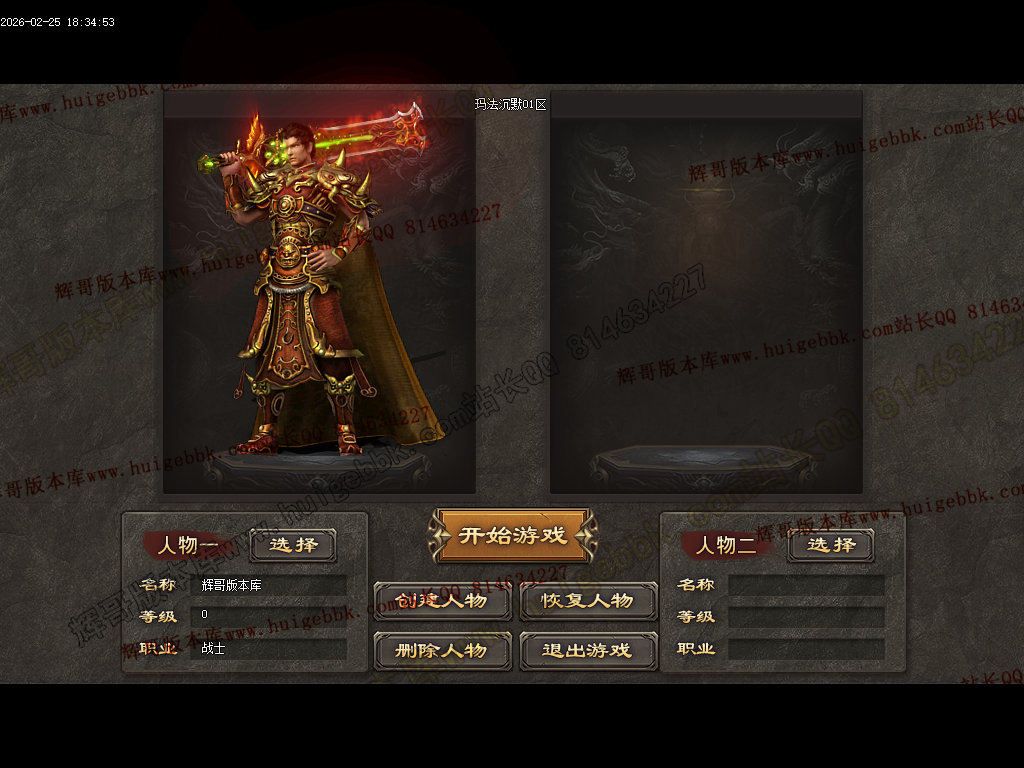Exit the game with 退出游戏
Image resolution: width=1024 pixels, height=768 pixels.
[588, 650]
